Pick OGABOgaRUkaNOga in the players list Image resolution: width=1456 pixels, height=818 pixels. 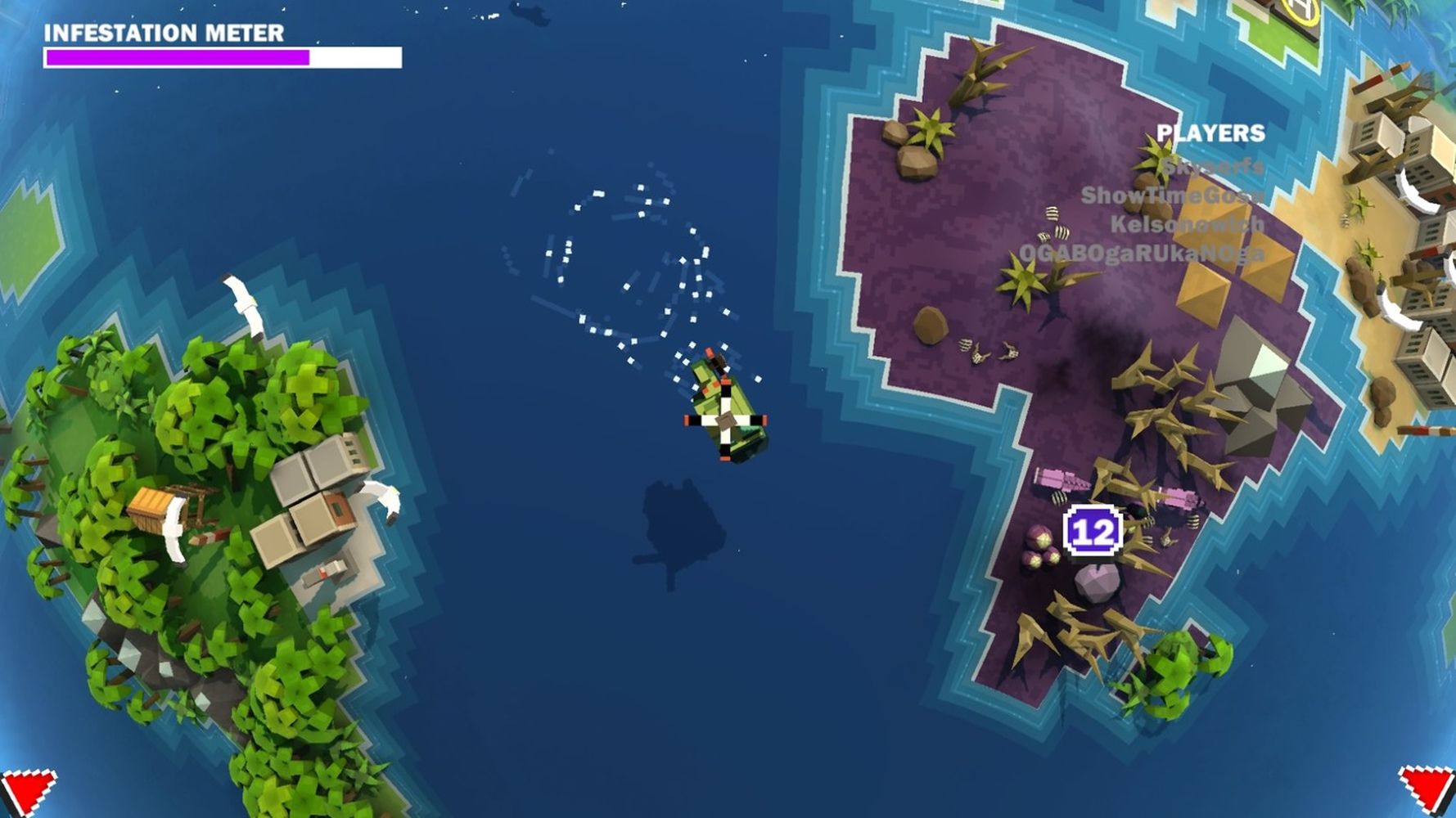(1142, 254)
